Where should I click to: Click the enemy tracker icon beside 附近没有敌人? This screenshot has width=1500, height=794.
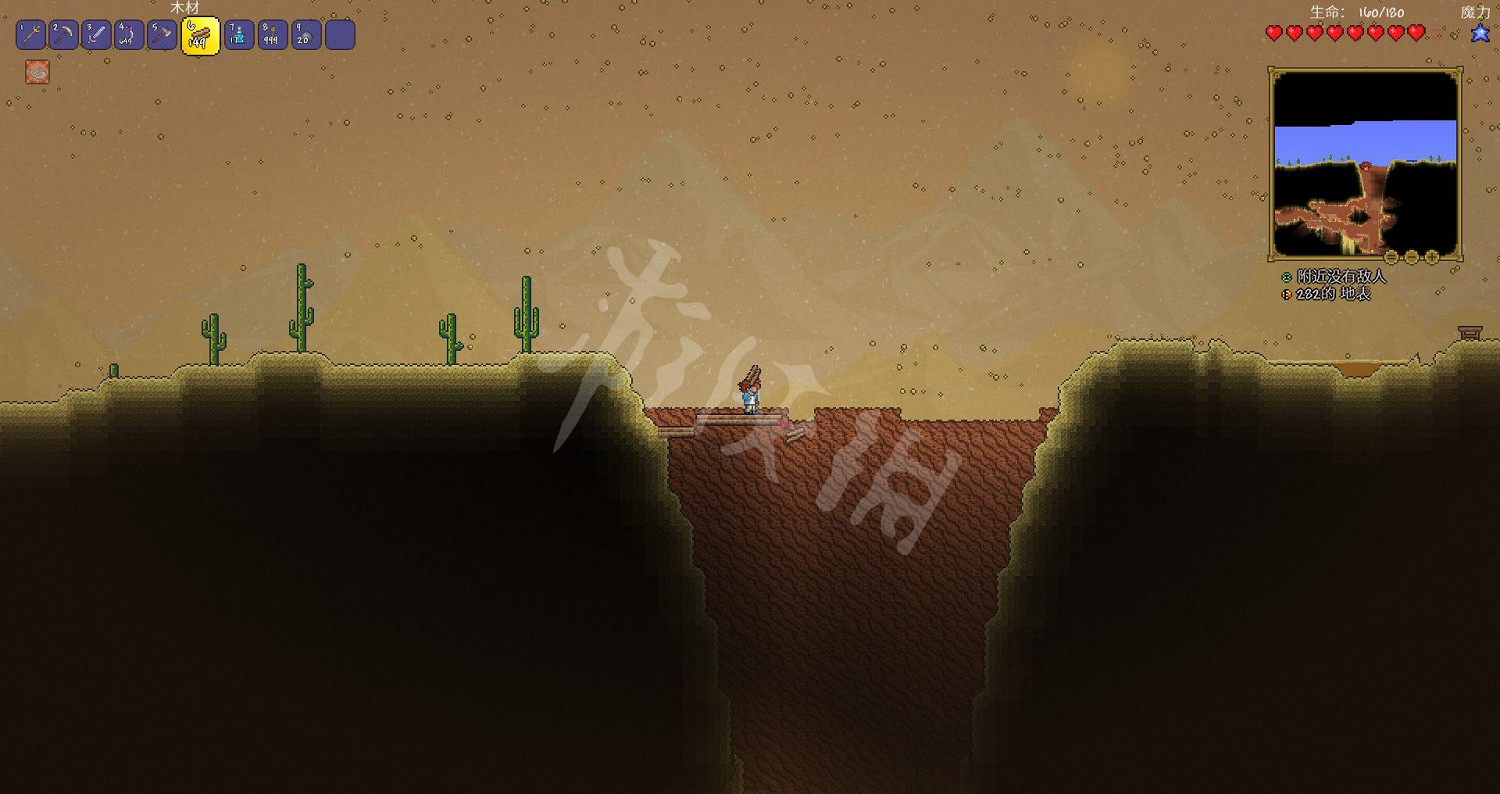click(1284, 275)
